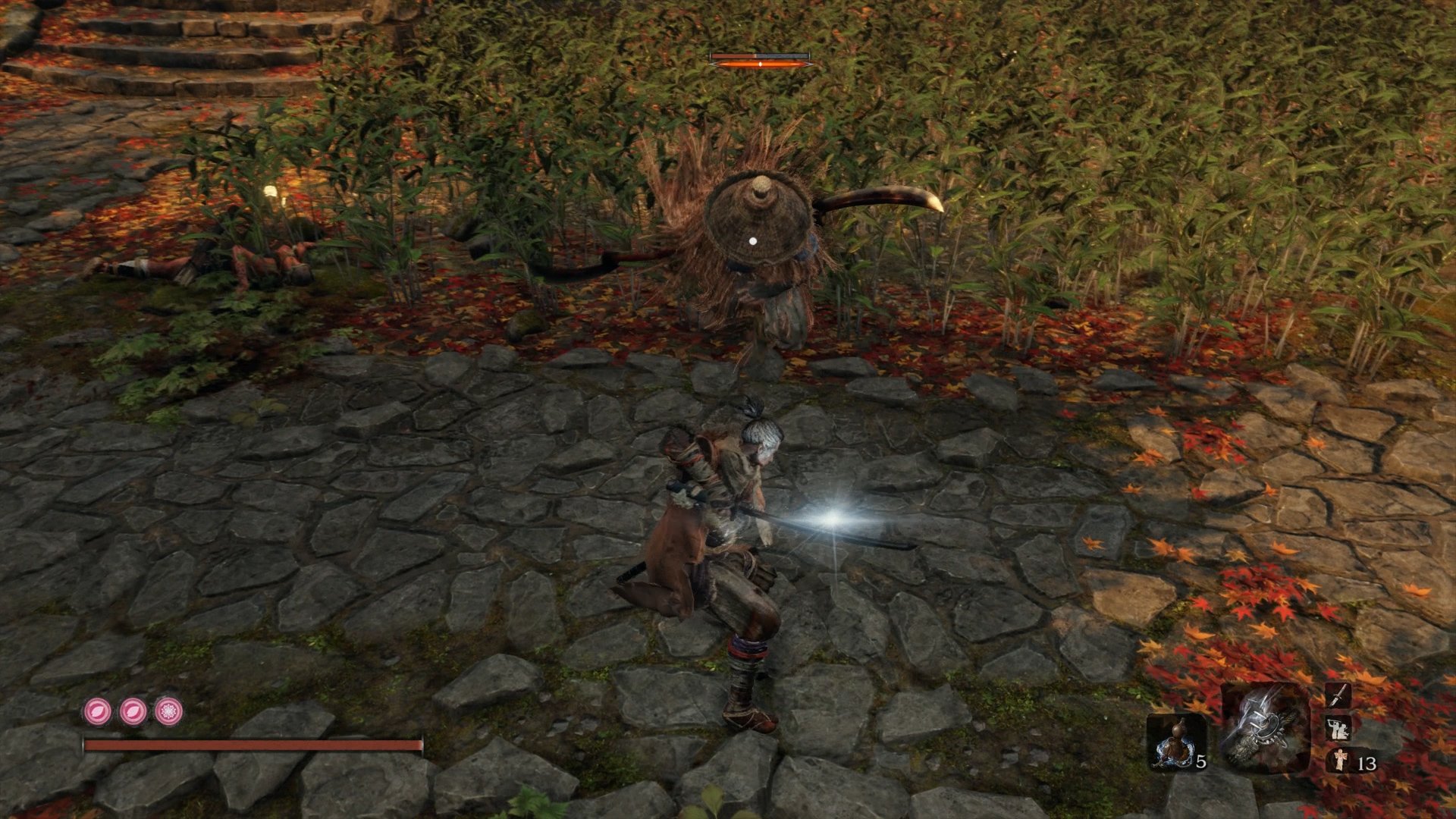
Task: Select the katana weapon slot icon
Action: click(1338, 695)
